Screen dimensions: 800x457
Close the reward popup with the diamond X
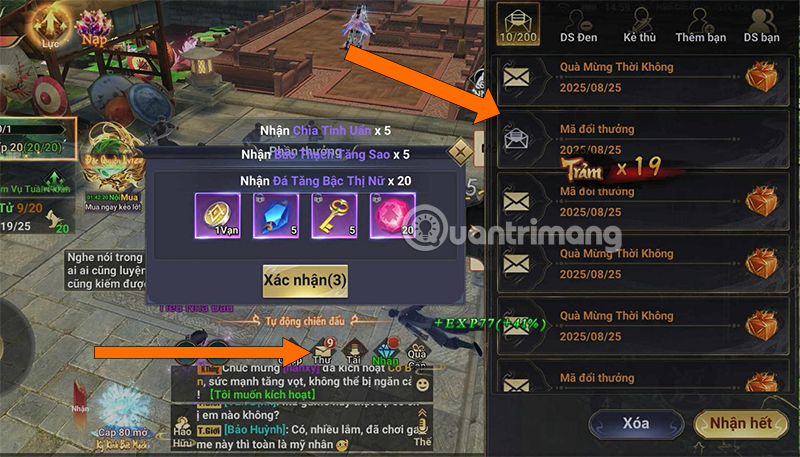pyautogui.click(x=459, y=152)
